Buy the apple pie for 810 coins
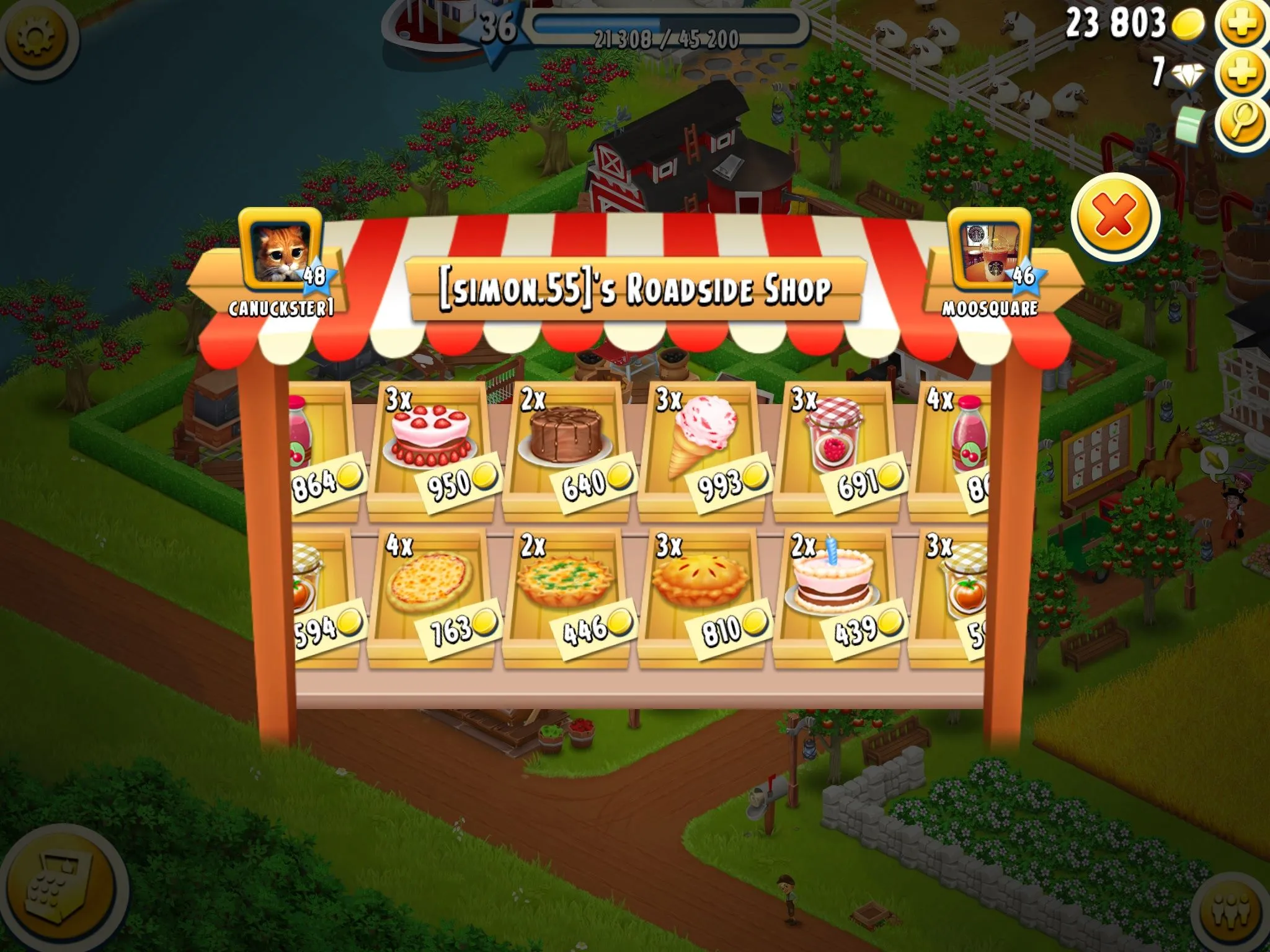This screenshot has width=1270, height=952. coord(701,596)
